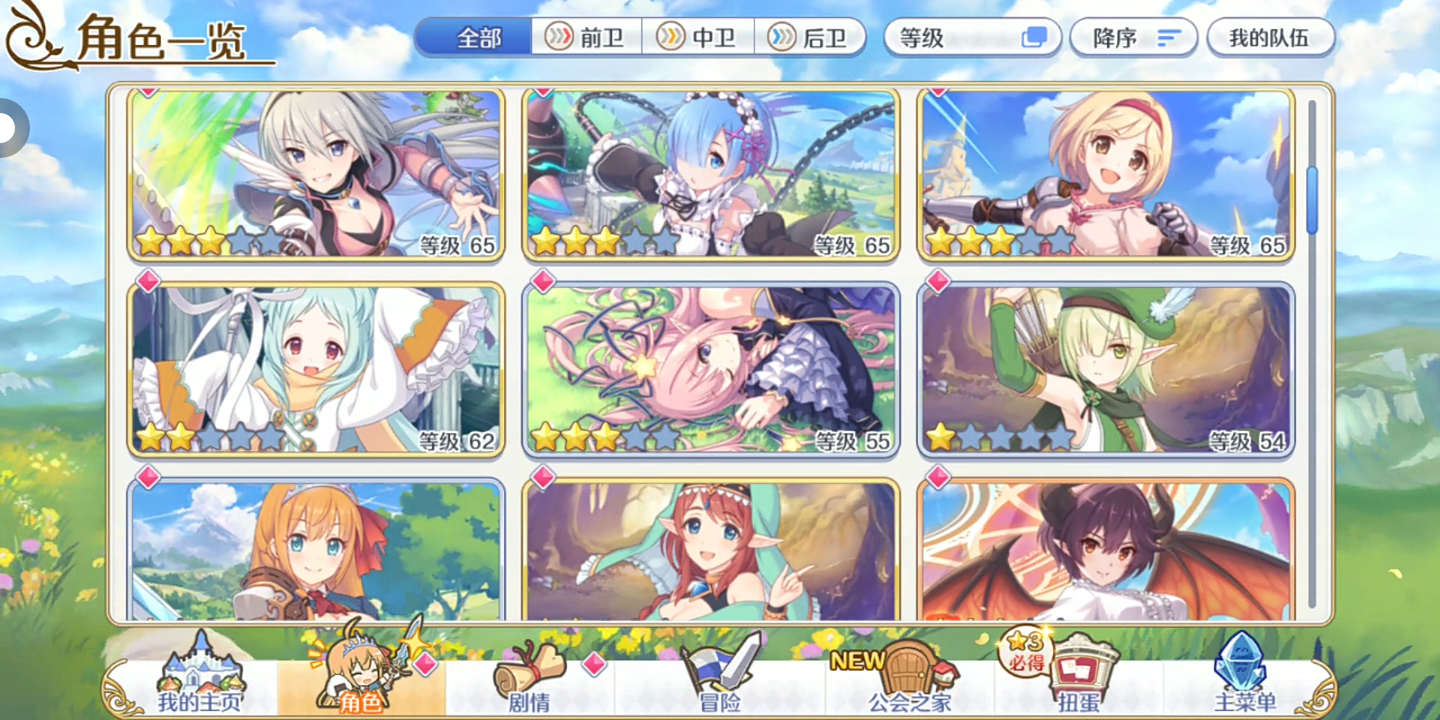
Task: Open the 我的队伍 my team panel
Action: tap(1269, 37)
